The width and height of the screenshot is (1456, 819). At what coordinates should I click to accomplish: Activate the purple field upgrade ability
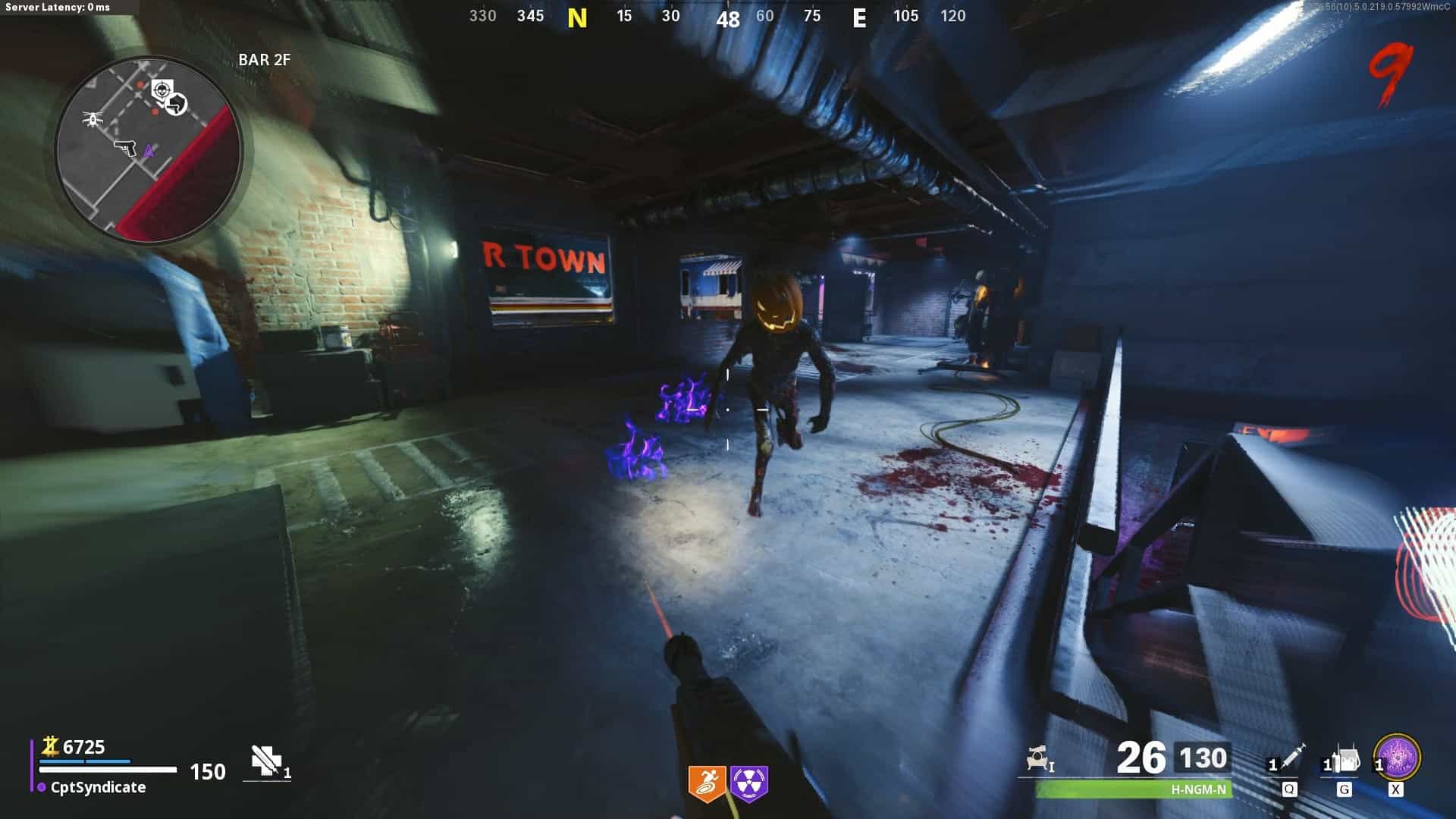1397,758
